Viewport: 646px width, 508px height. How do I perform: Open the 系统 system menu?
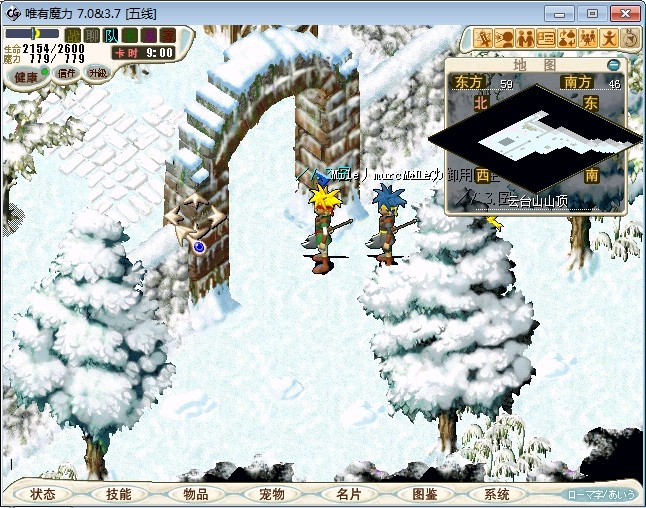497,494
